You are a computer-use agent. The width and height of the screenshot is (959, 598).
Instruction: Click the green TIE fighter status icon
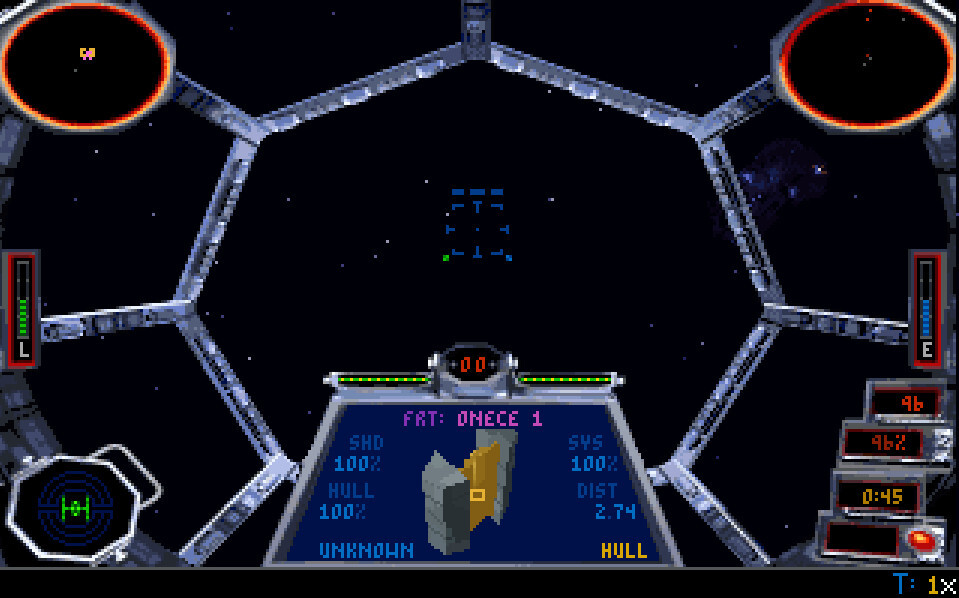pos(75,508)
